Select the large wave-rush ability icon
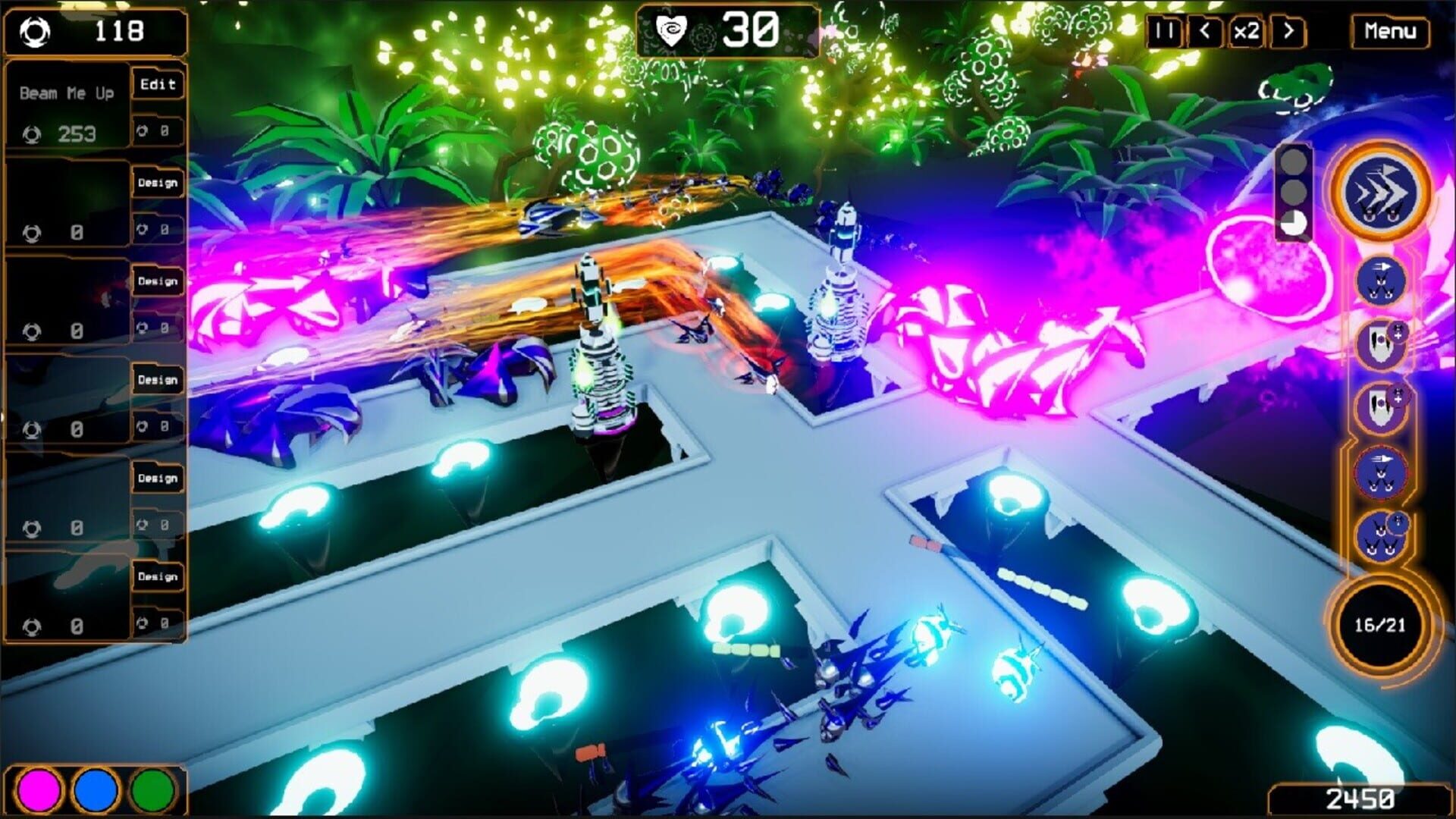Image resolution: width=1456 pixels, height=819 pixels. [x=1380, y=192]
